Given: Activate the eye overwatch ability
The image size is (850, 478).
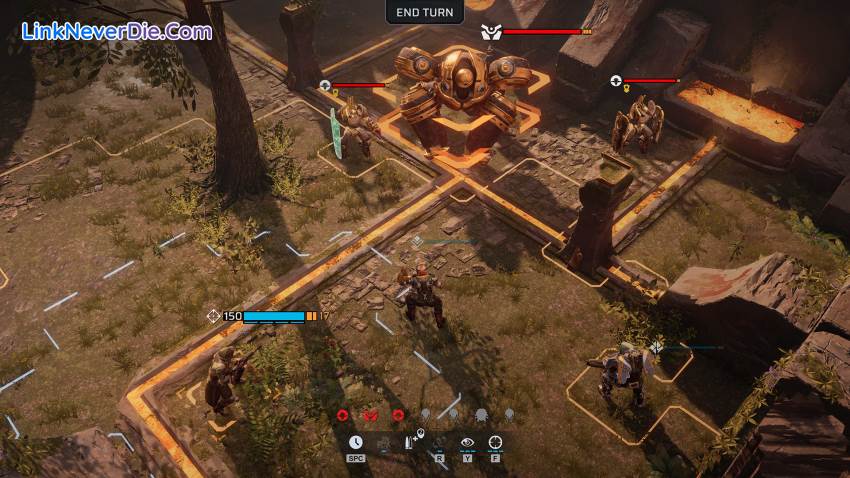Looking at the screenshot, I should pos(467,442).
